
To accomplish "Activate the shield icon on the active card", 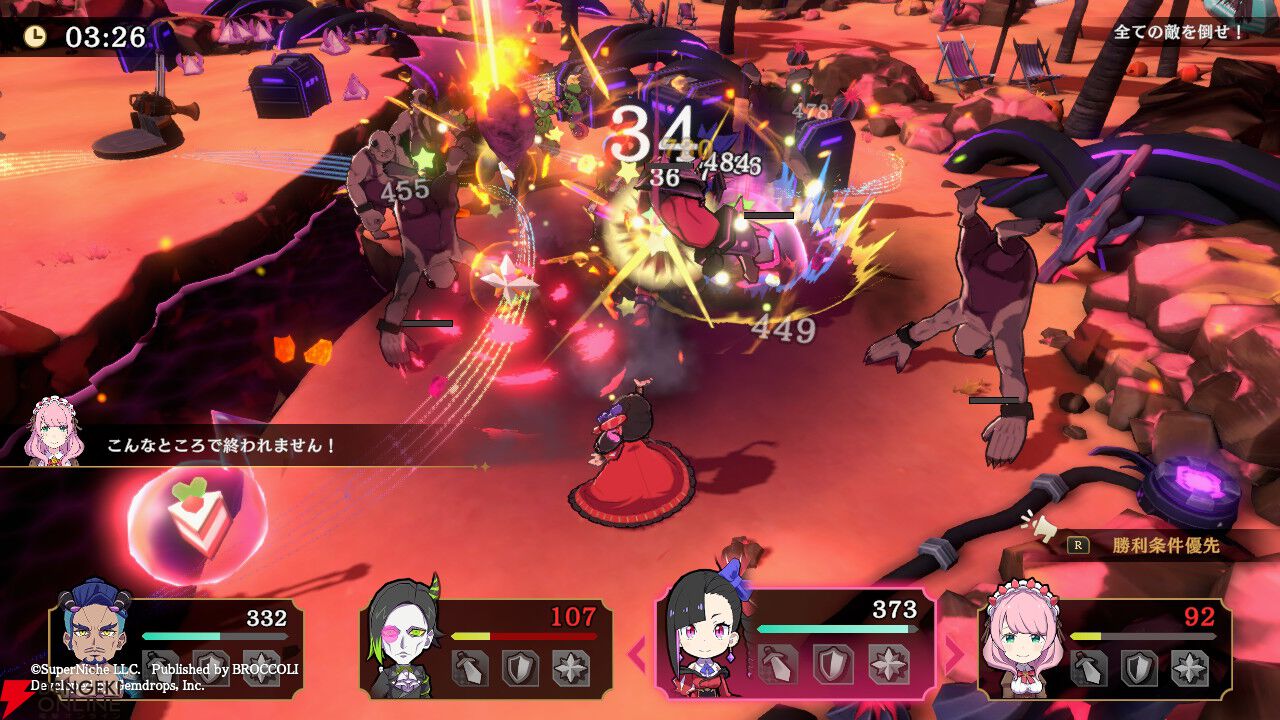I will coord(832,665).
